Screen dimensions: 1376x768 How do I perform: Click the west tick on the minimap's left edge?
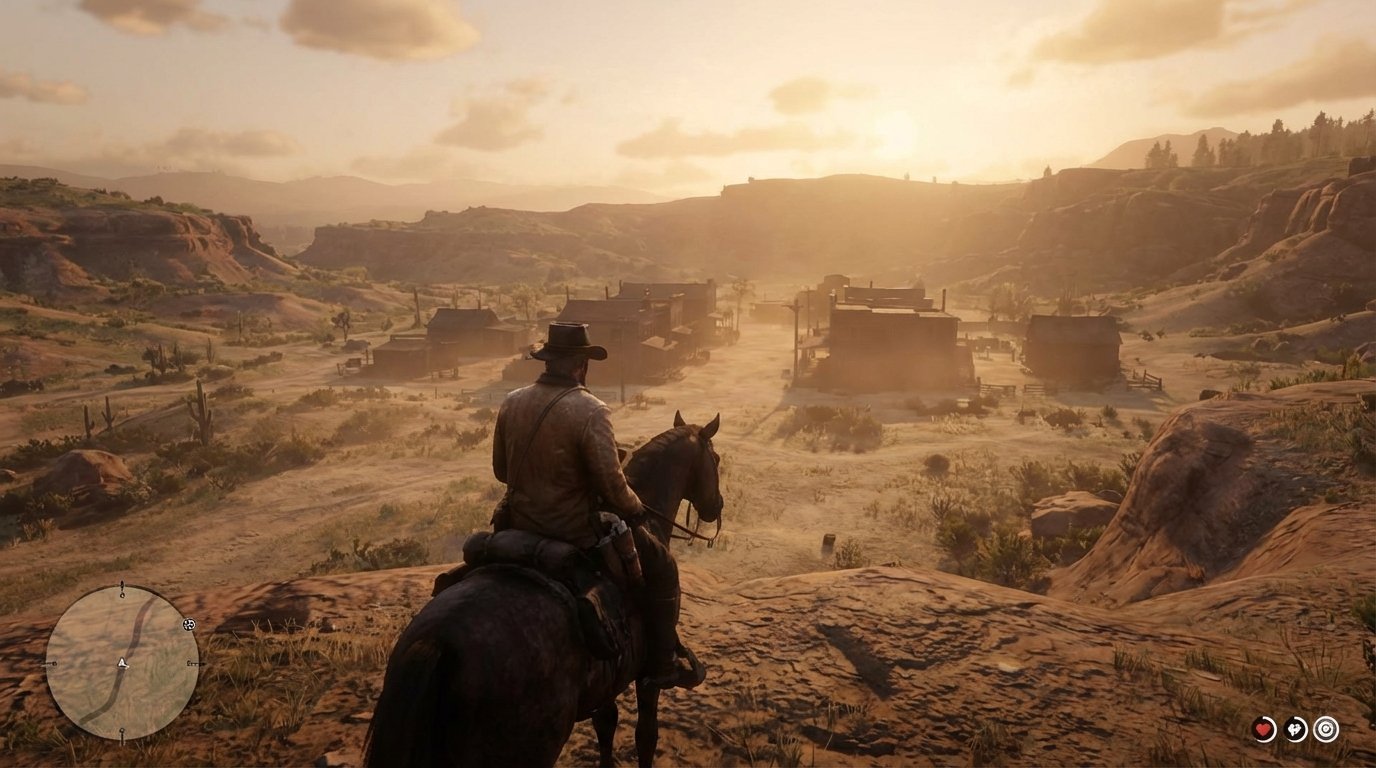pyautogui.click(x=52, y=663)
